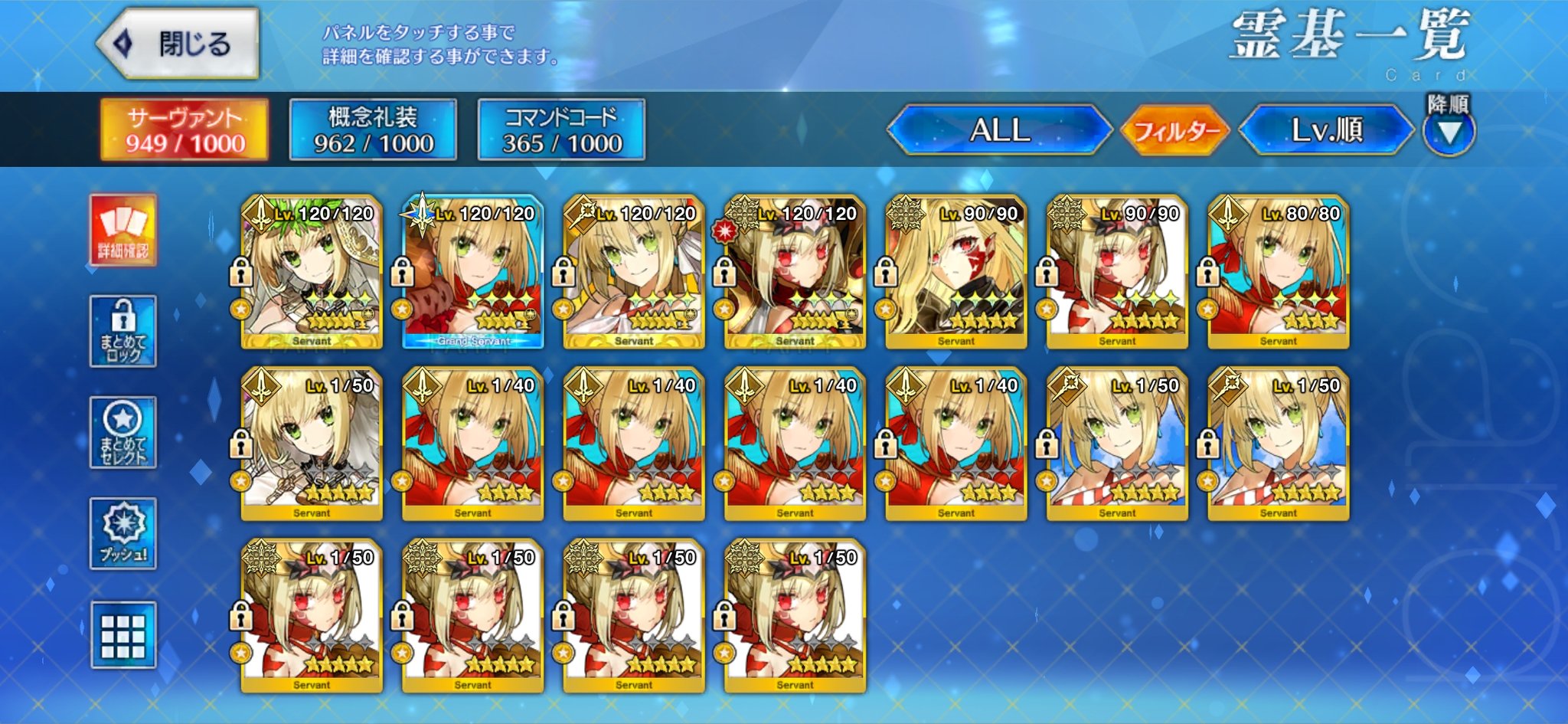
Task: Close the servant list with 閉じる button
Action: point(178,44)
